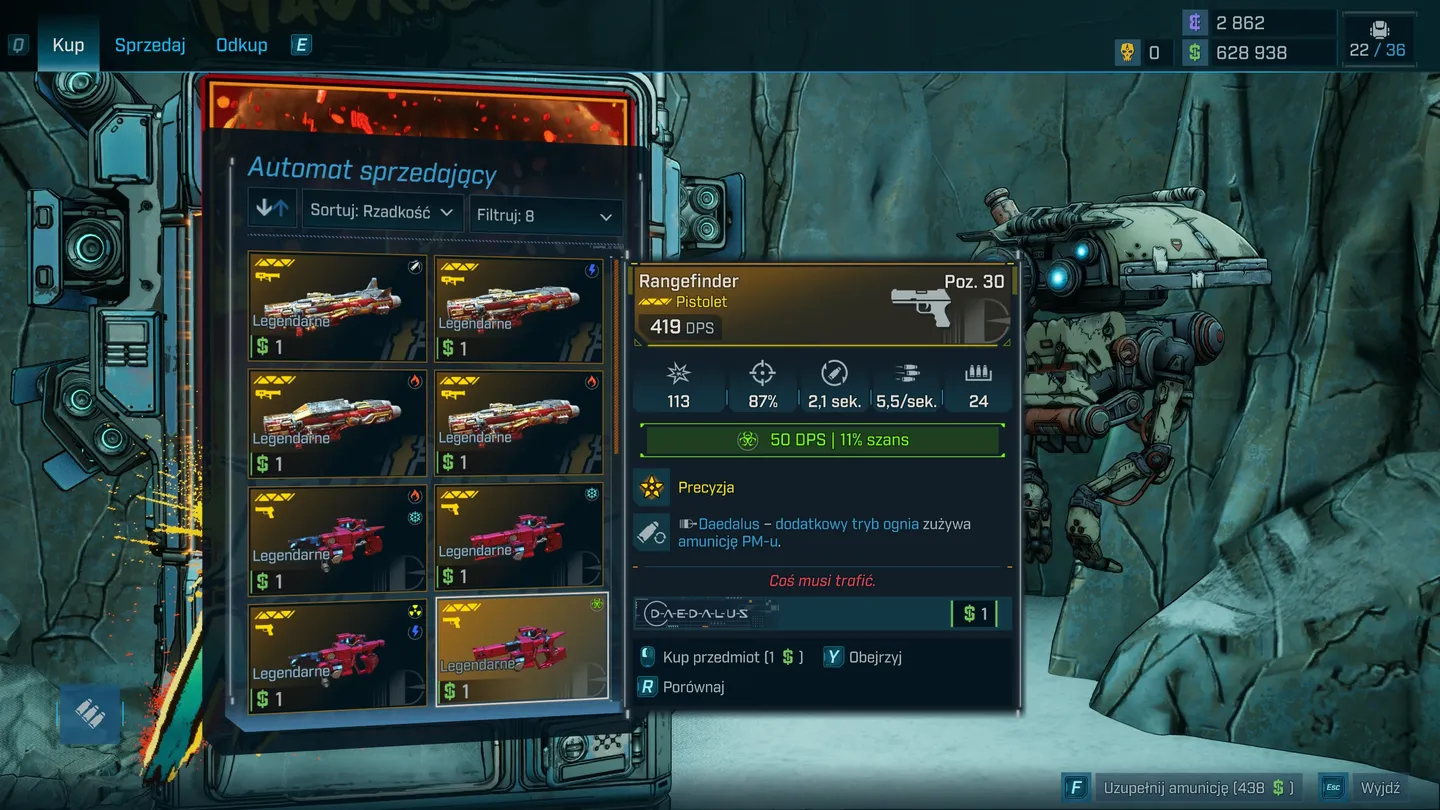
Task: Select the highlighted corrosive Rangefinder pistol slot
Action: click(x=521, y=652)
